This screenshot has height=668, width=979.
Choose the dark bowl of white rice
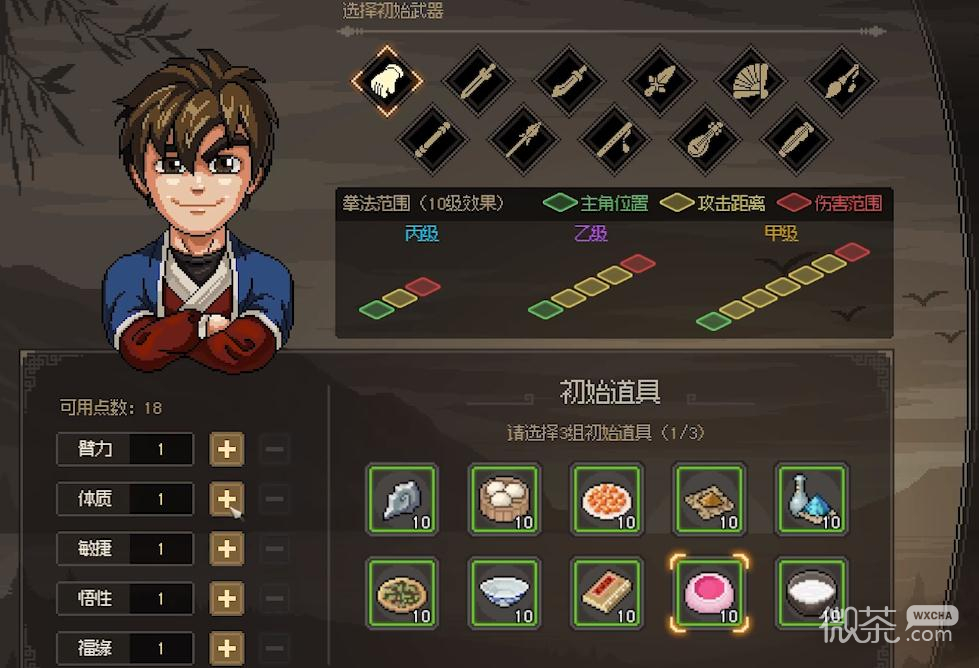[x=811, y=593]
